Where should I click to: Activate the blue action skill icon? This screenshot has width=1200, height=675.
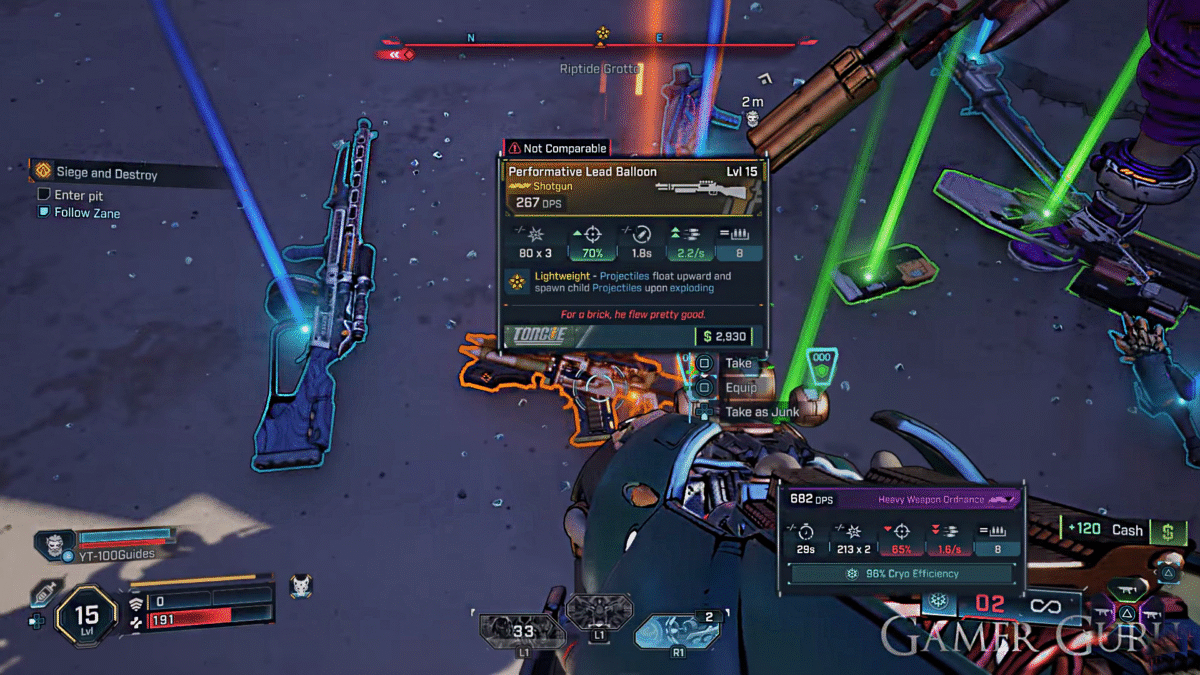point(678,631)
